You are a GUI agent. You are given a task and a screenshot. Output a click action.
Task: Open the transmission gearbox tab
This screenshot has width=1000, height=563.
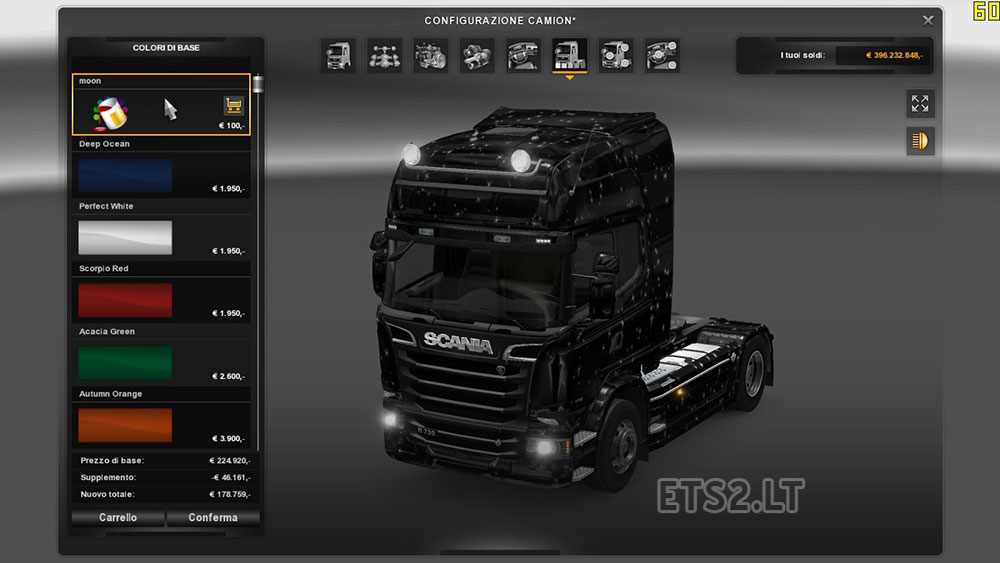coord(477,56)
